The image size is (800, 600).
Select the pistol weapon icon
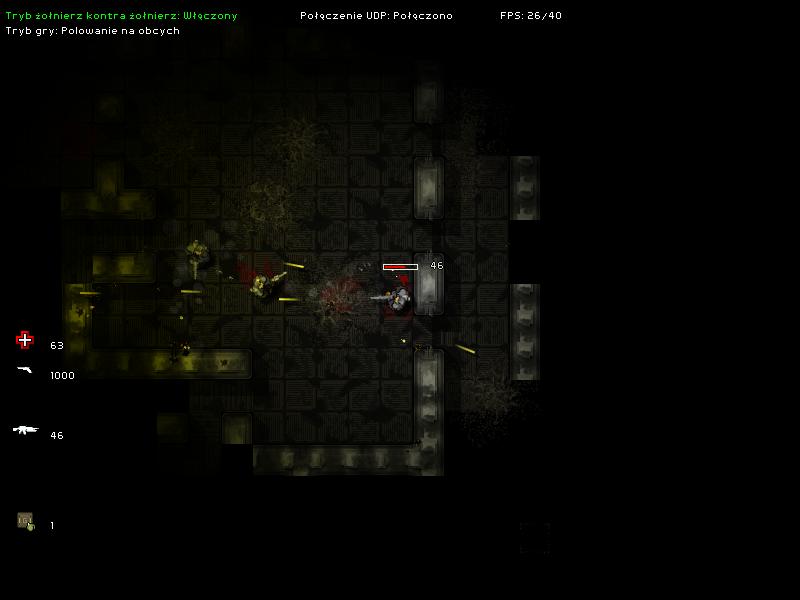[25, 370]
